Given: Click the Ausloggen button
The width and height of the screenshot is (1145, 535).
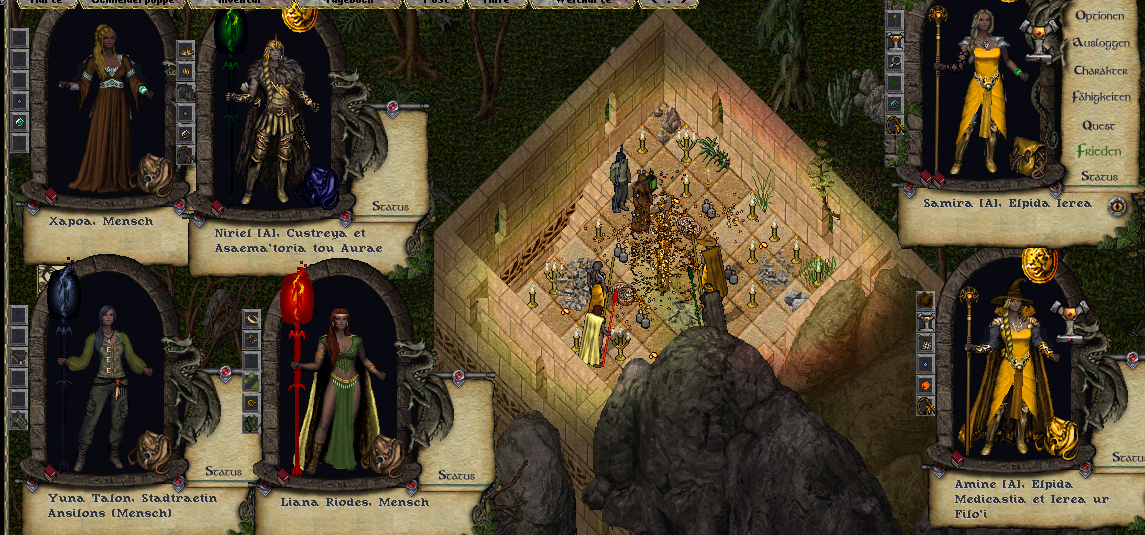Looking at the screenshot, I should [1101, 44].
